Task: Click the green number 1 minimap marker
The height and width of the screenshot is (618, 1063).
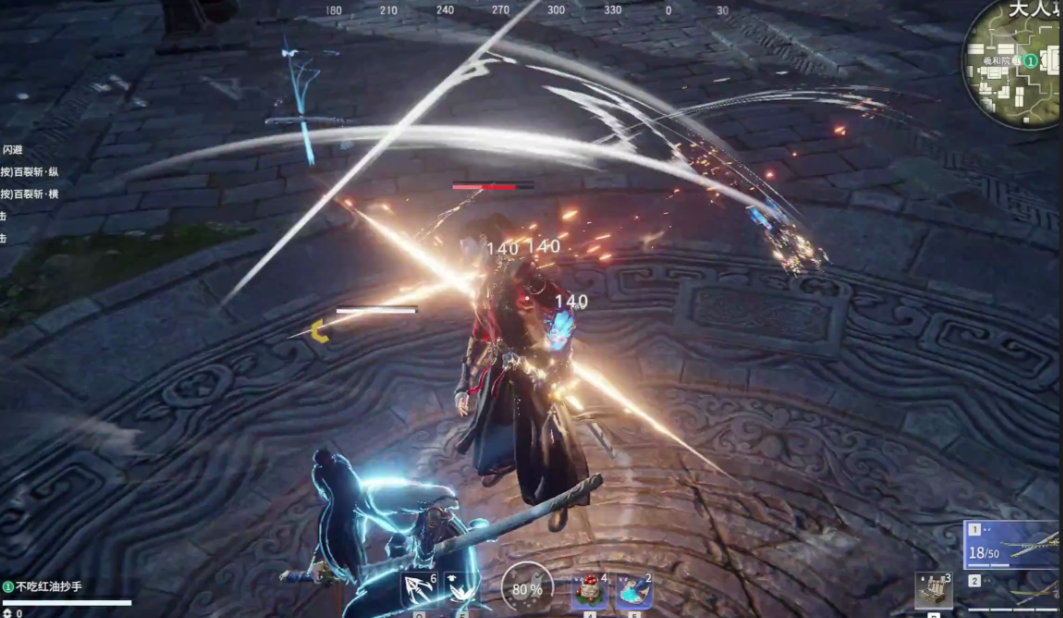Action: [x=1029, y=61]
